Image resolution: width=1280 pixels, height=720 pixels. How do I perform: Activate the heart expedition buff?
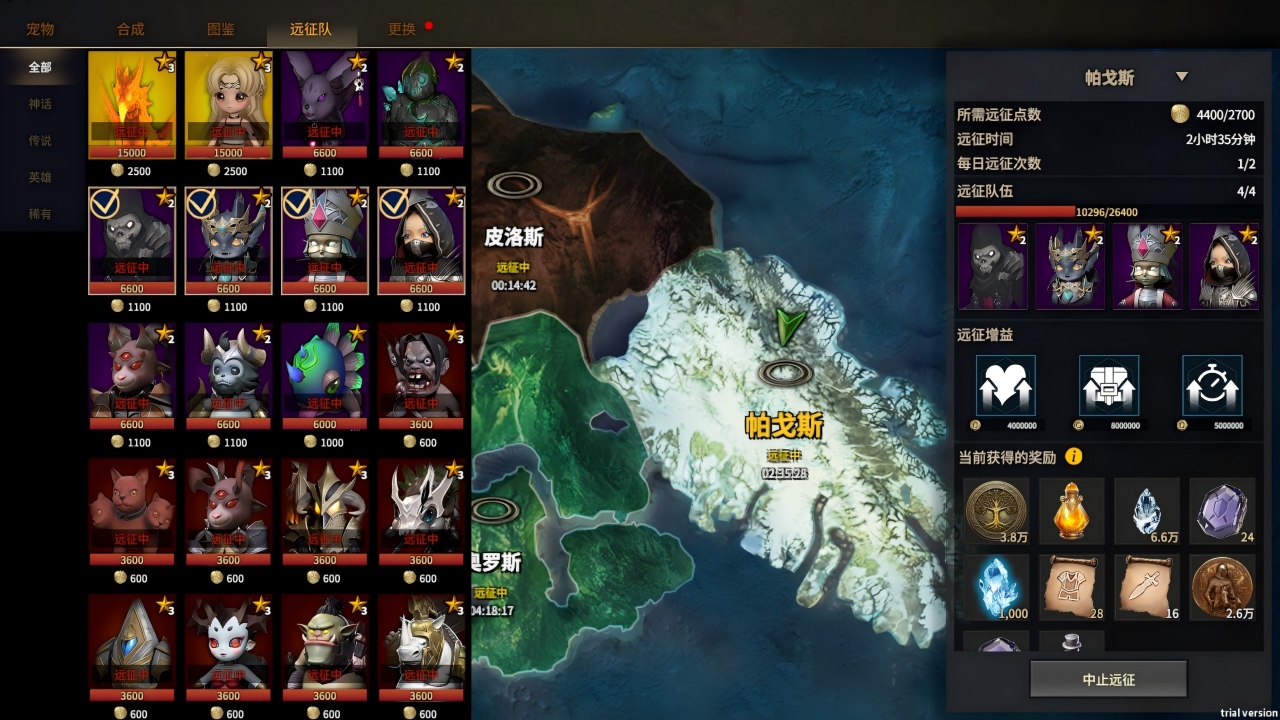tap(1005, 386)
